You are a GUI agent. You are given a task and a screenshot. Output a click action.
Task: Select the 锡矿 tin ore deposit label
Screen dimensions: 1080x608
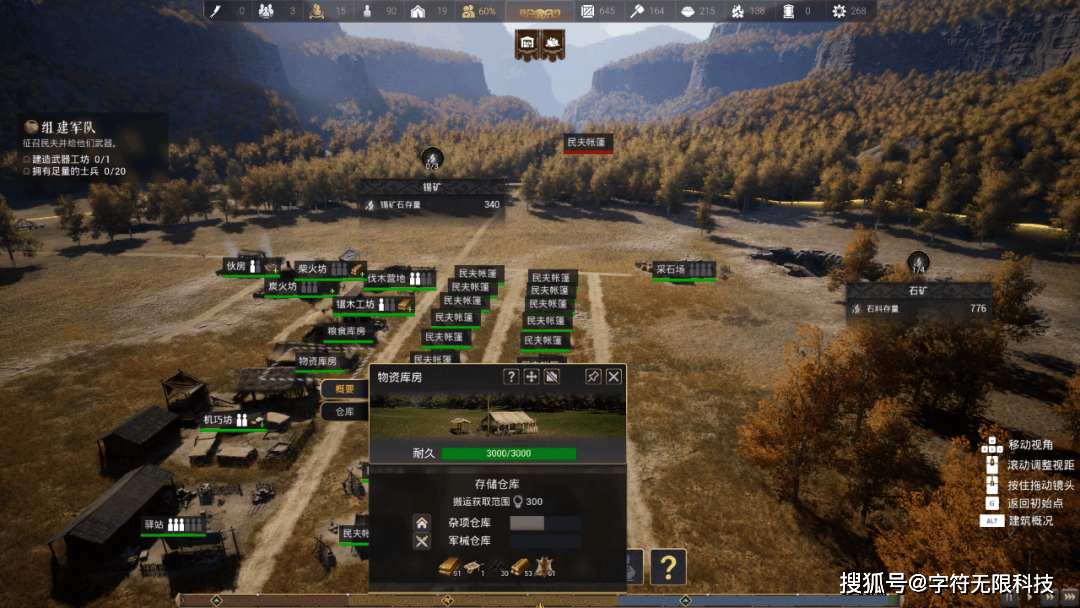click(x=432, y=186)
